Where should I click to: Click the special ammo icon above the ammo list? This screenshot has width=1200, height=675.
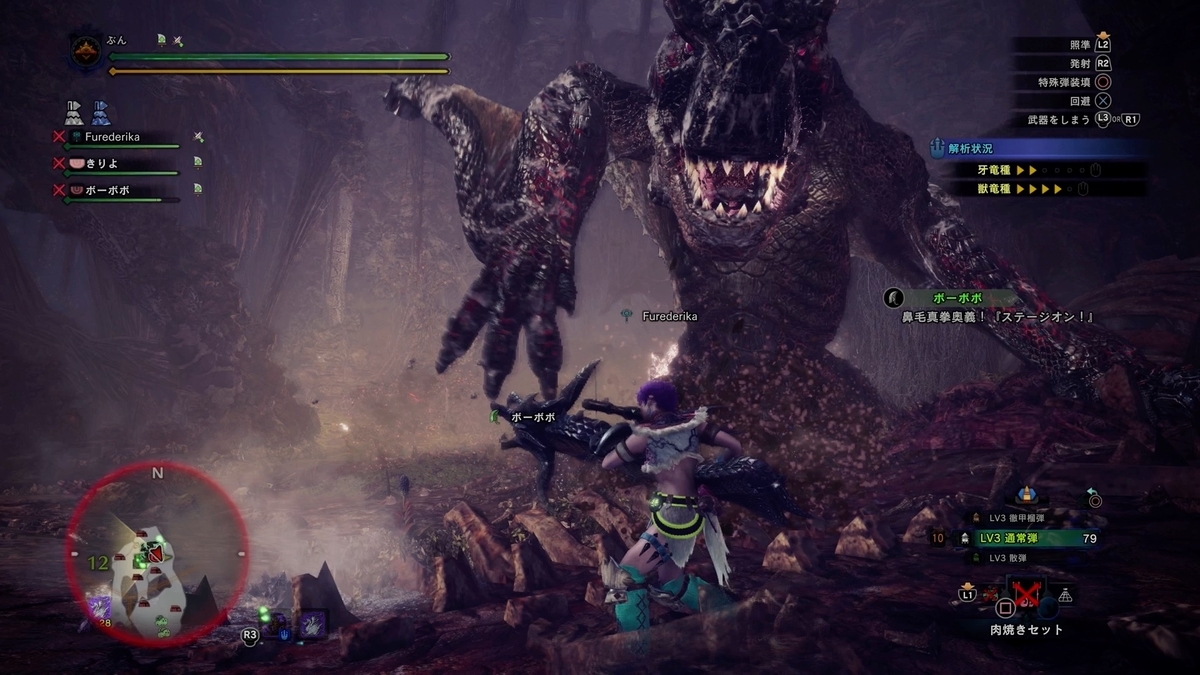[1025, 495]
